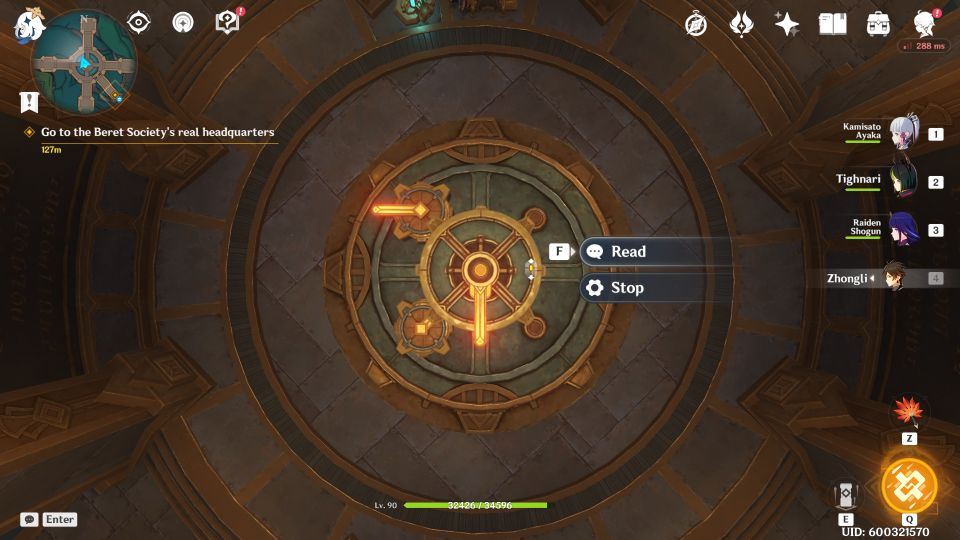Activate Zhongli's glowing Elemental Burst
Viewport: 960px width, 540px height.
[x=909, y=485]
